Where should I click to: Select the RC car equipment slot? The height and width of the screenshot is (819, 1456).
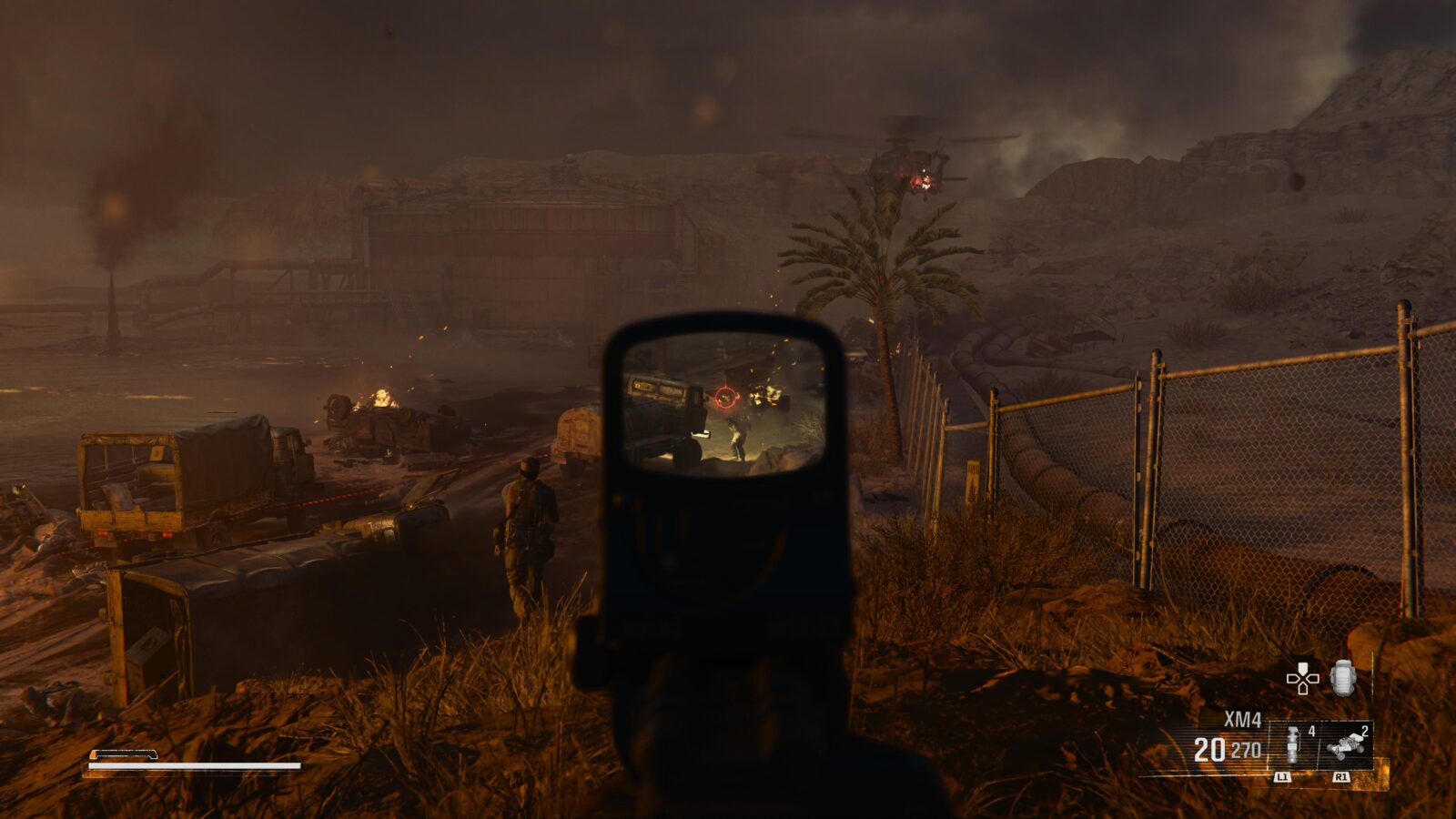pyautogui.click(x=1346, y=745)
